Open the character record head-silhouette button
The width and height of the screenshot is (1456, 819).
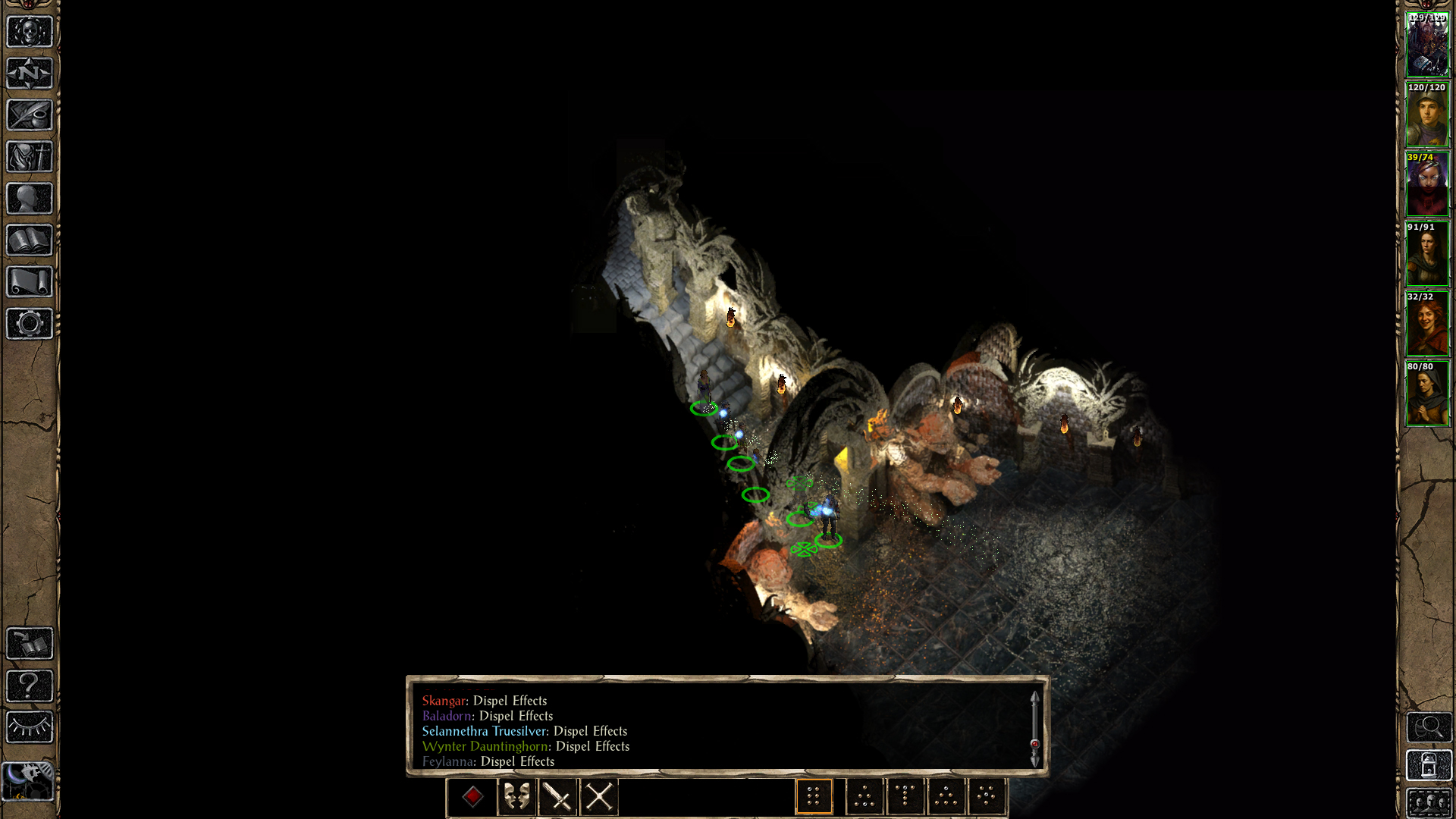30,199
